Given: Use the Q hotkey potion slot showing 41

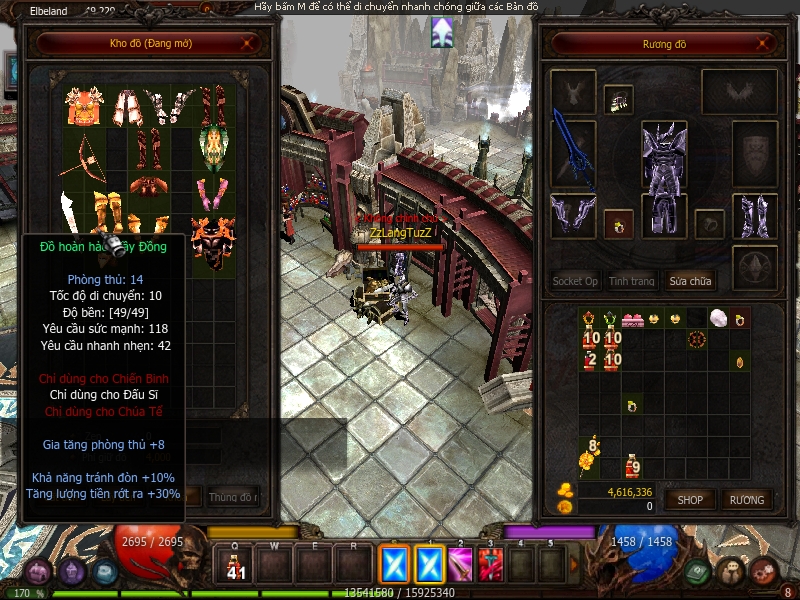Looking at the screenshot, I should (x=236, y=564).
